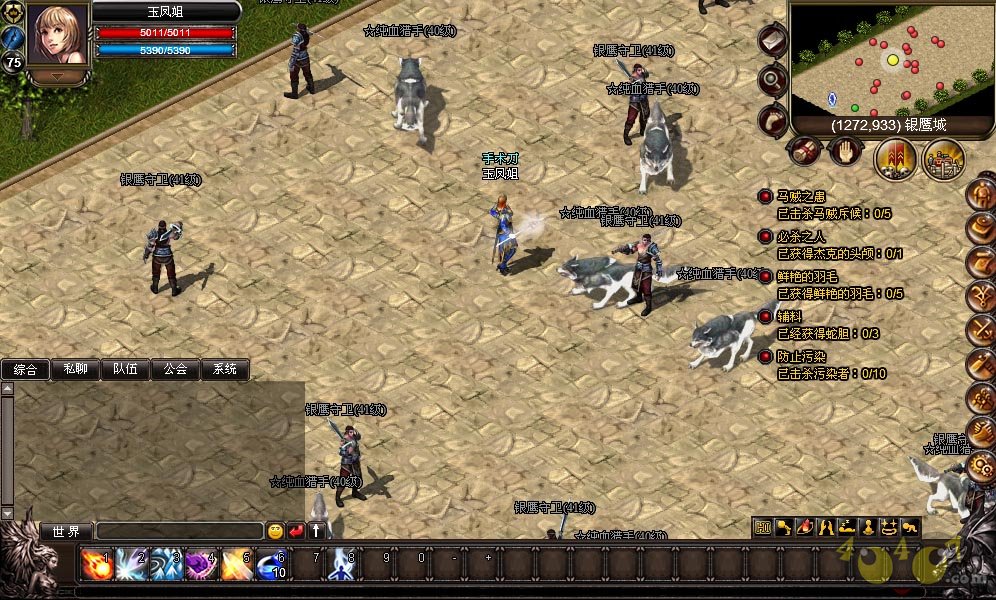Open the mail envelope icon
Viewport: 996px width, 600px height.
pos(772,40)
